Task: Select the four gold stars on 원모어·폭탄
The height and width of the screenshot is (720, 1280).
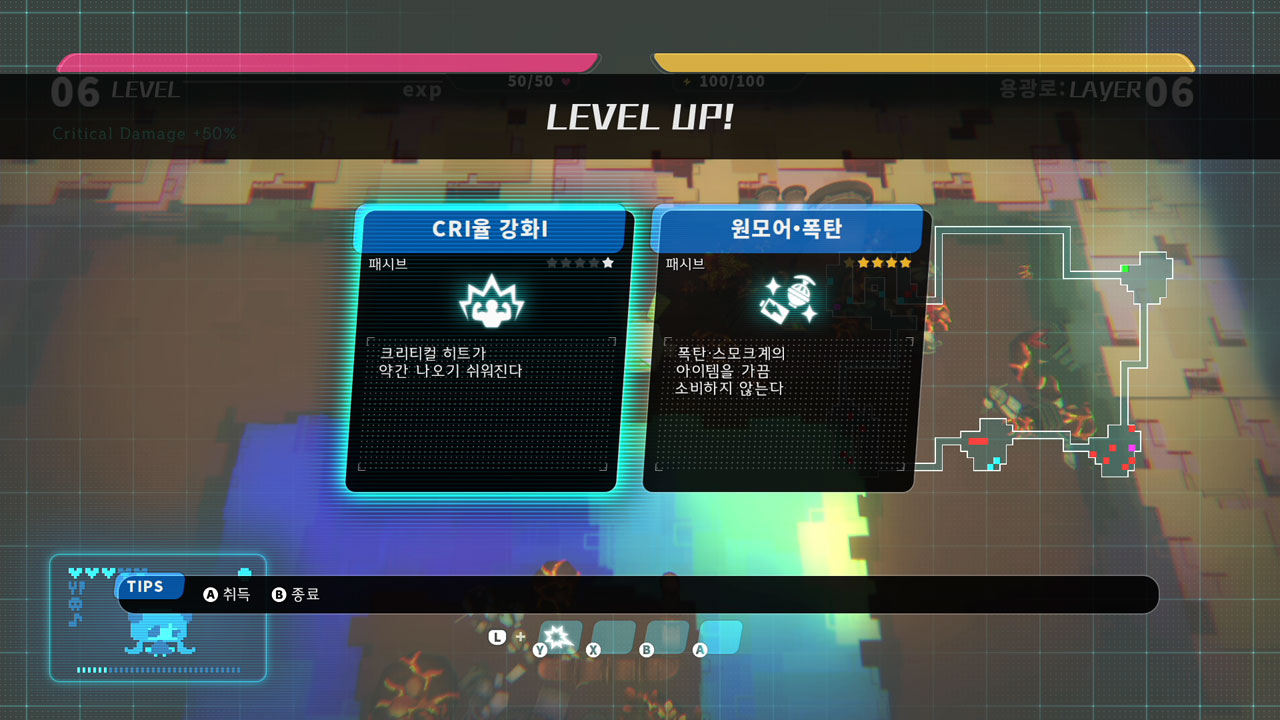Action: pyautogui.click(x=885, y=261)
